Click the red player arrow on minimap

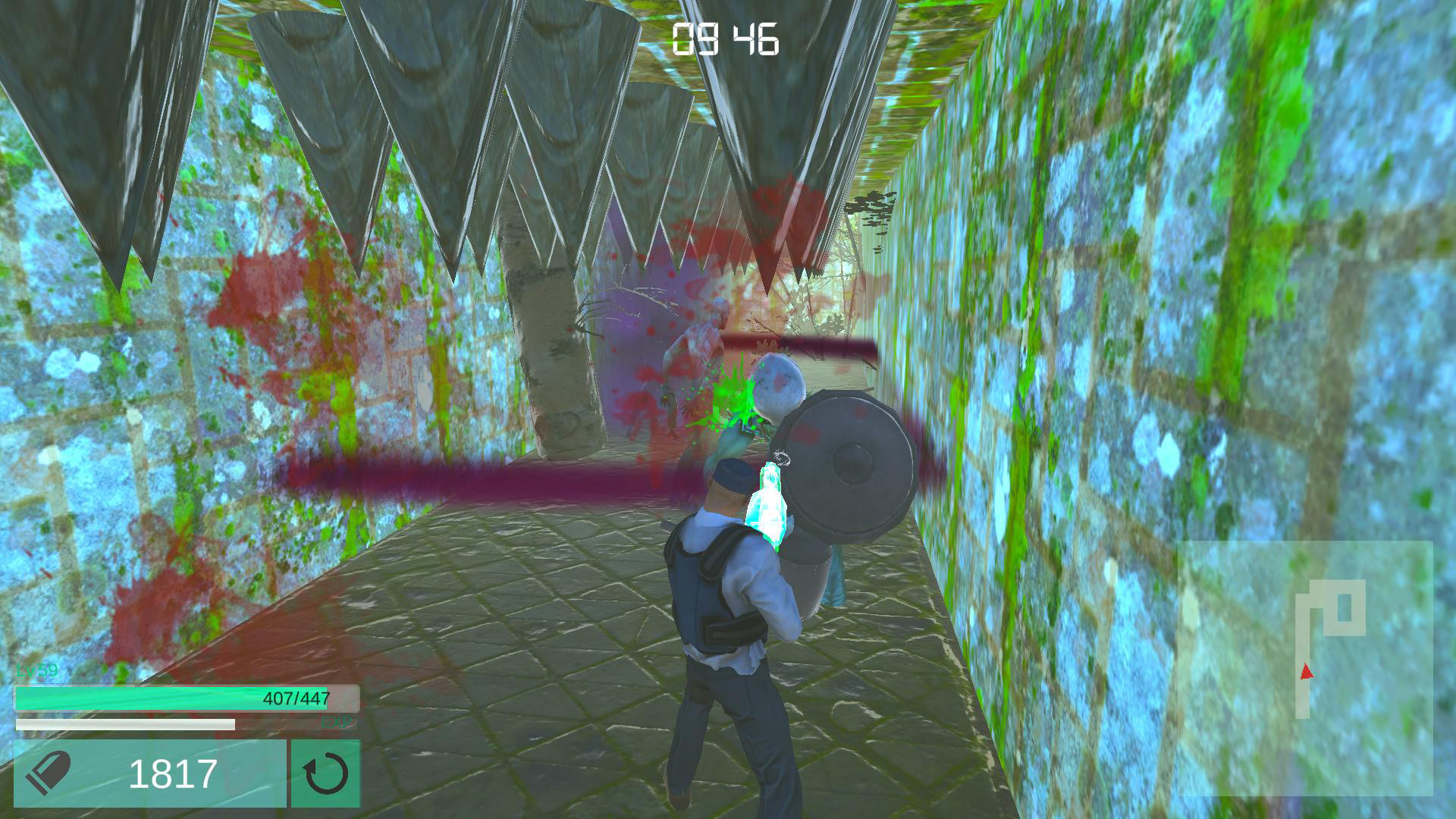point(1306,670)
